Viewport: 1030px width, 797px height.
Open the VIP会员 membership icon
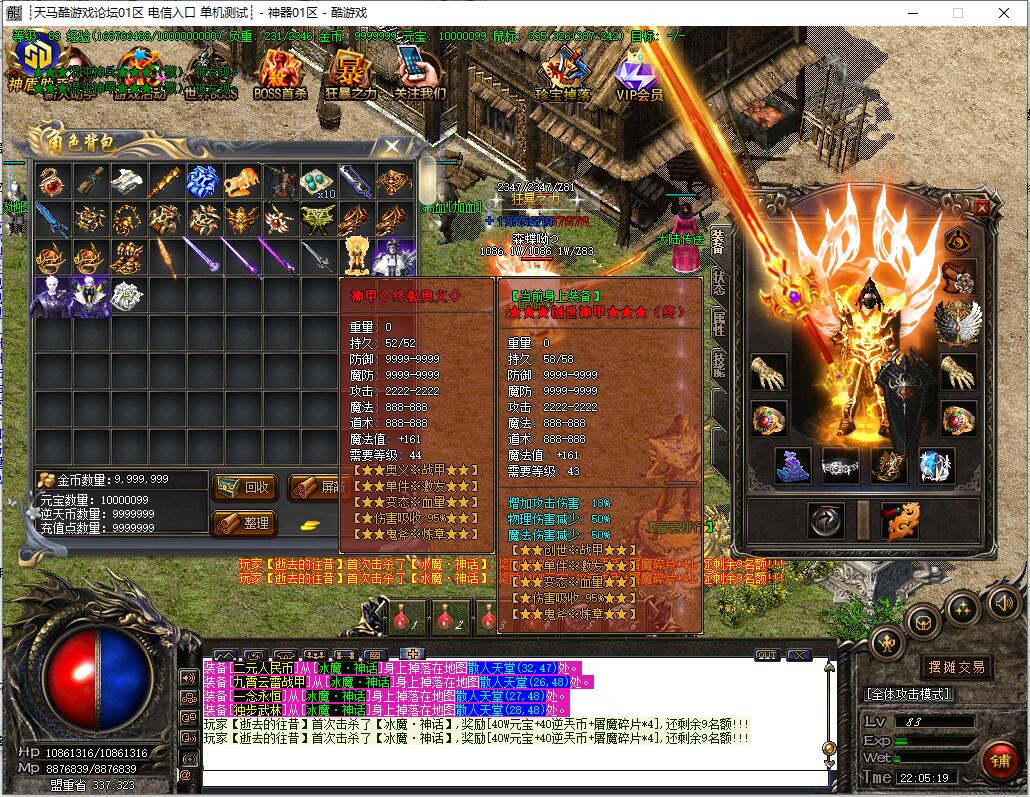click(x=639, y=75)
